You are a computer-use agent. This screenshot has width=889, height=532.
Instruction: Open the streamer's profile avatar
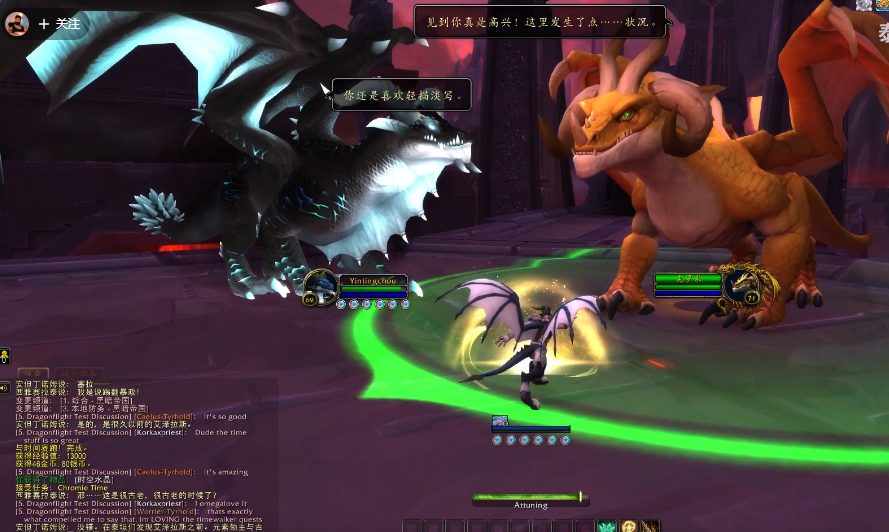[x=17, y=22]
